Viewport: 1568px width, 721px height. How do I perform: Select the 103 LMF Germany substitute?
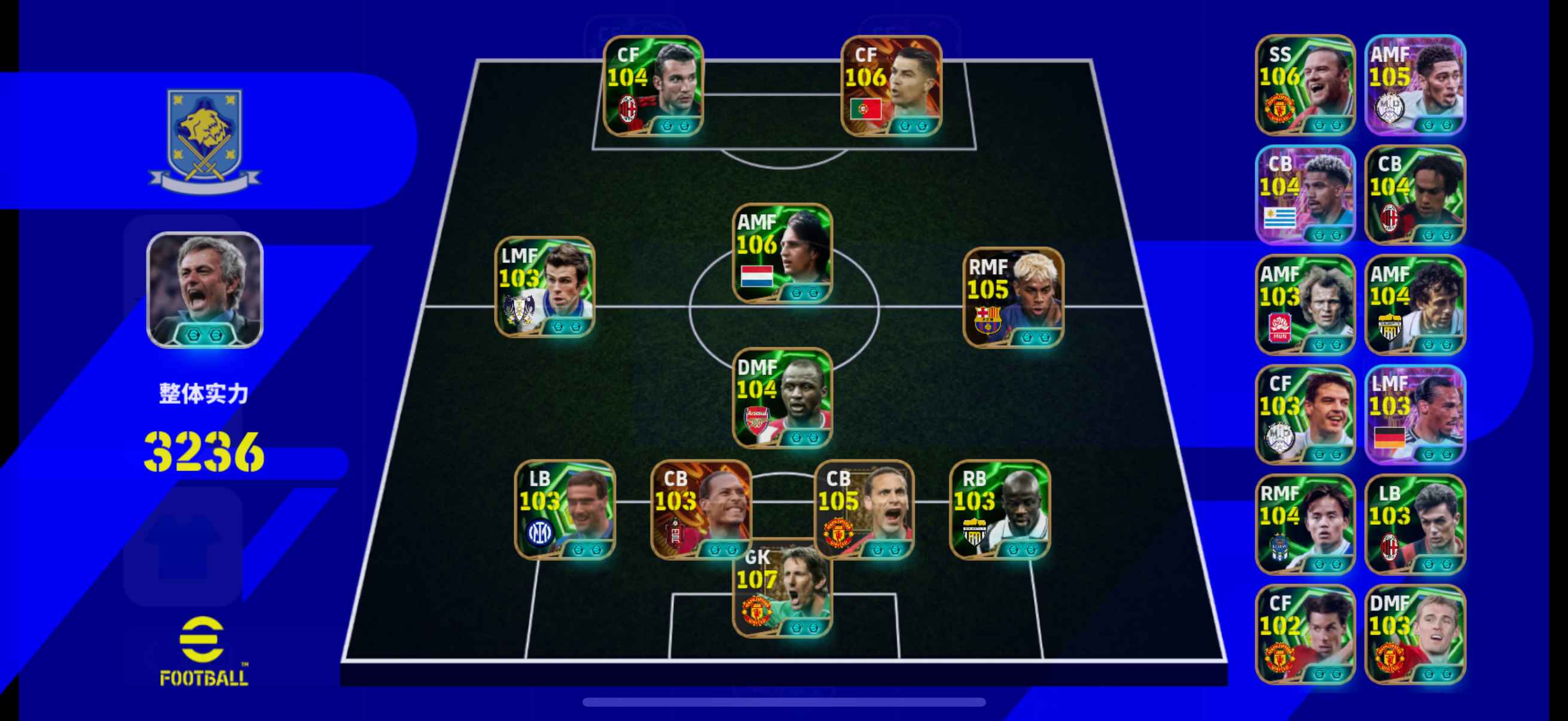[1415, 414]
